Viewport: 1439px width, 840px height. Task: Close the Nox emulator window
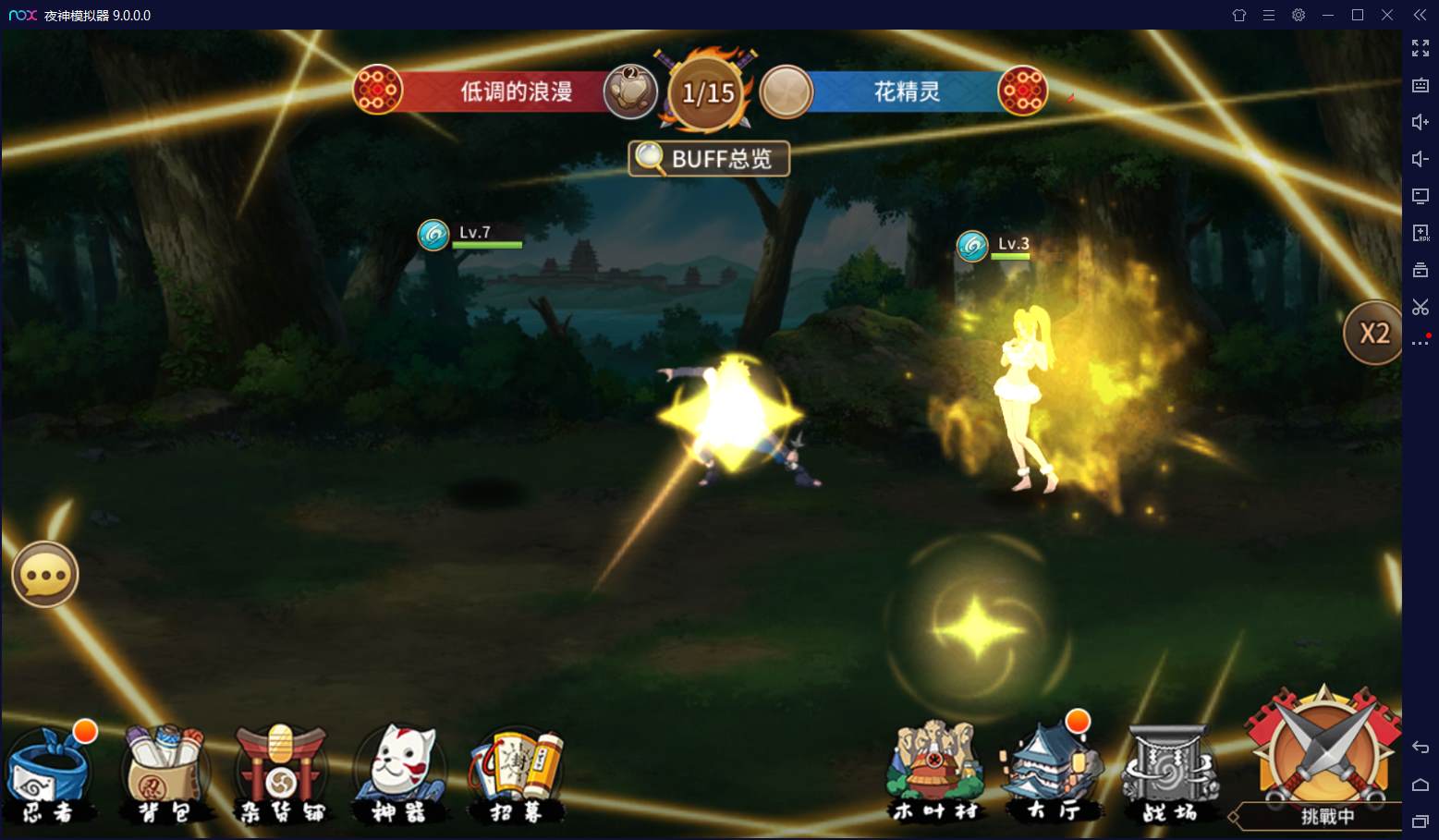1387,15
